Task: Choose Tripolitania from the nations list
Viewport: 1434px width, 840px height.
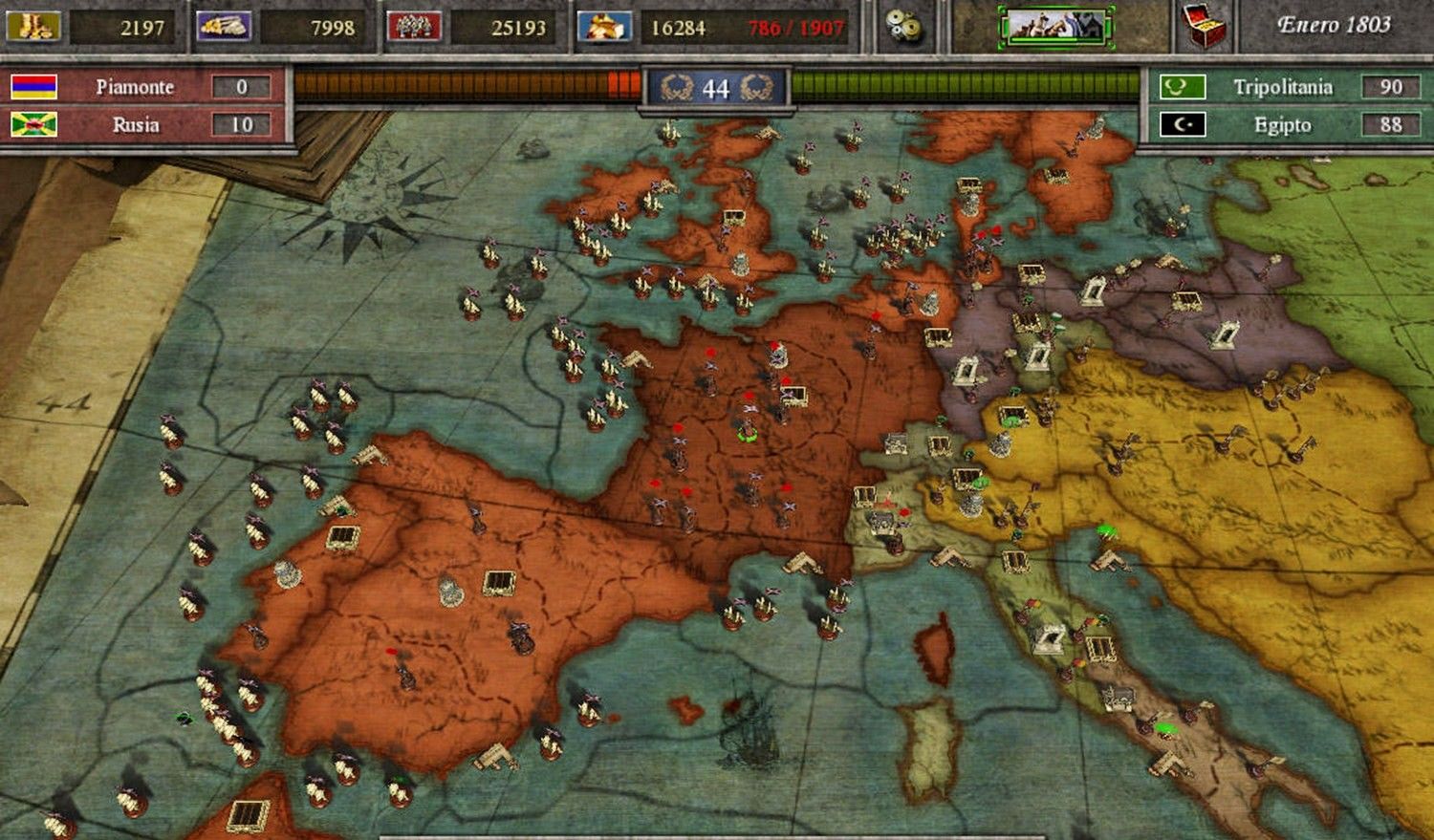Action: coord(1281,87)
